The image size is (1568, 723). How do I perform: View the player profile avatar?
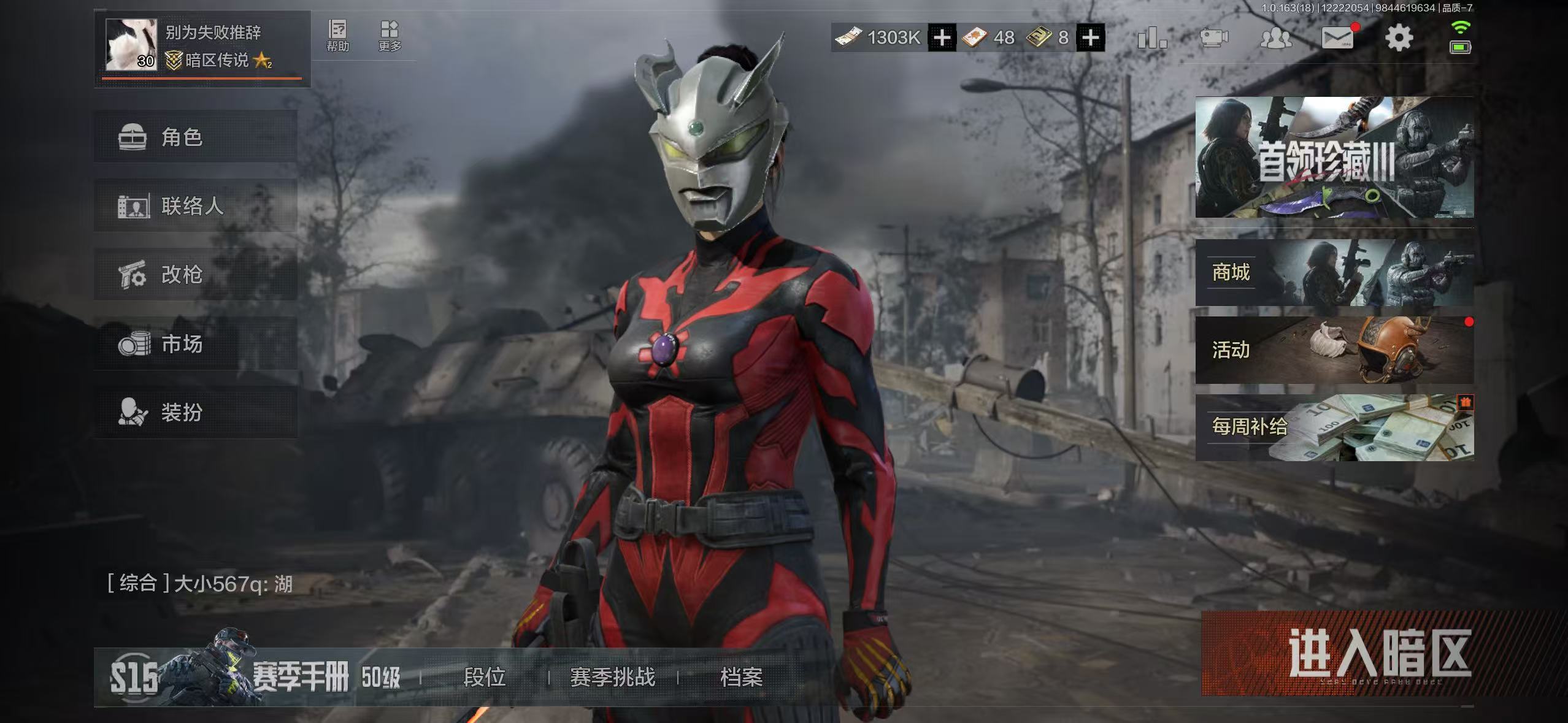(131, 44)
